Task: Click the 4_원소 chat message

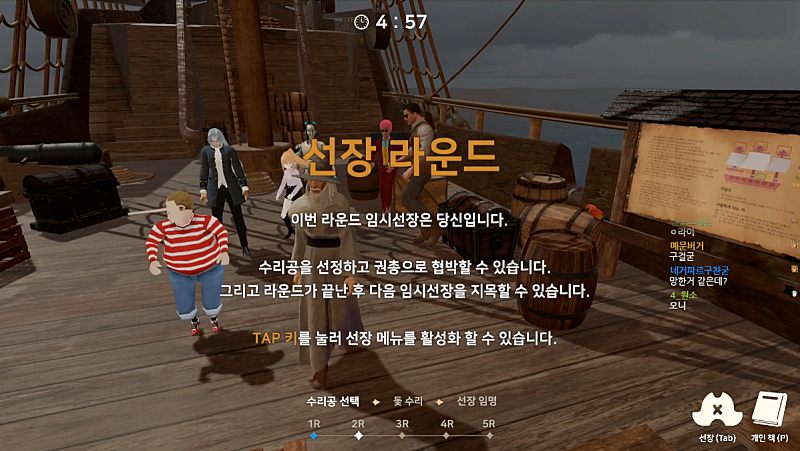Action: (x=684, y=295)
